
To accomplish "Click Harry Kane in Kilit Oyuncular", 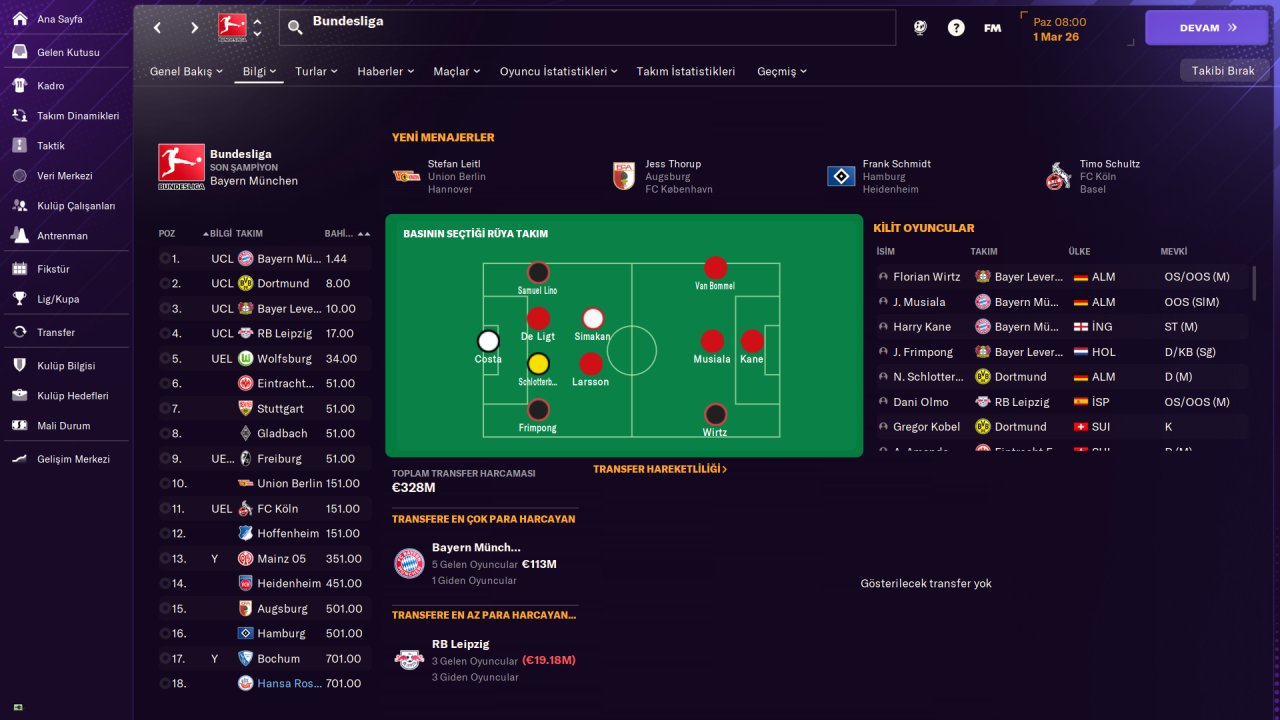I will tap(921, 327).
